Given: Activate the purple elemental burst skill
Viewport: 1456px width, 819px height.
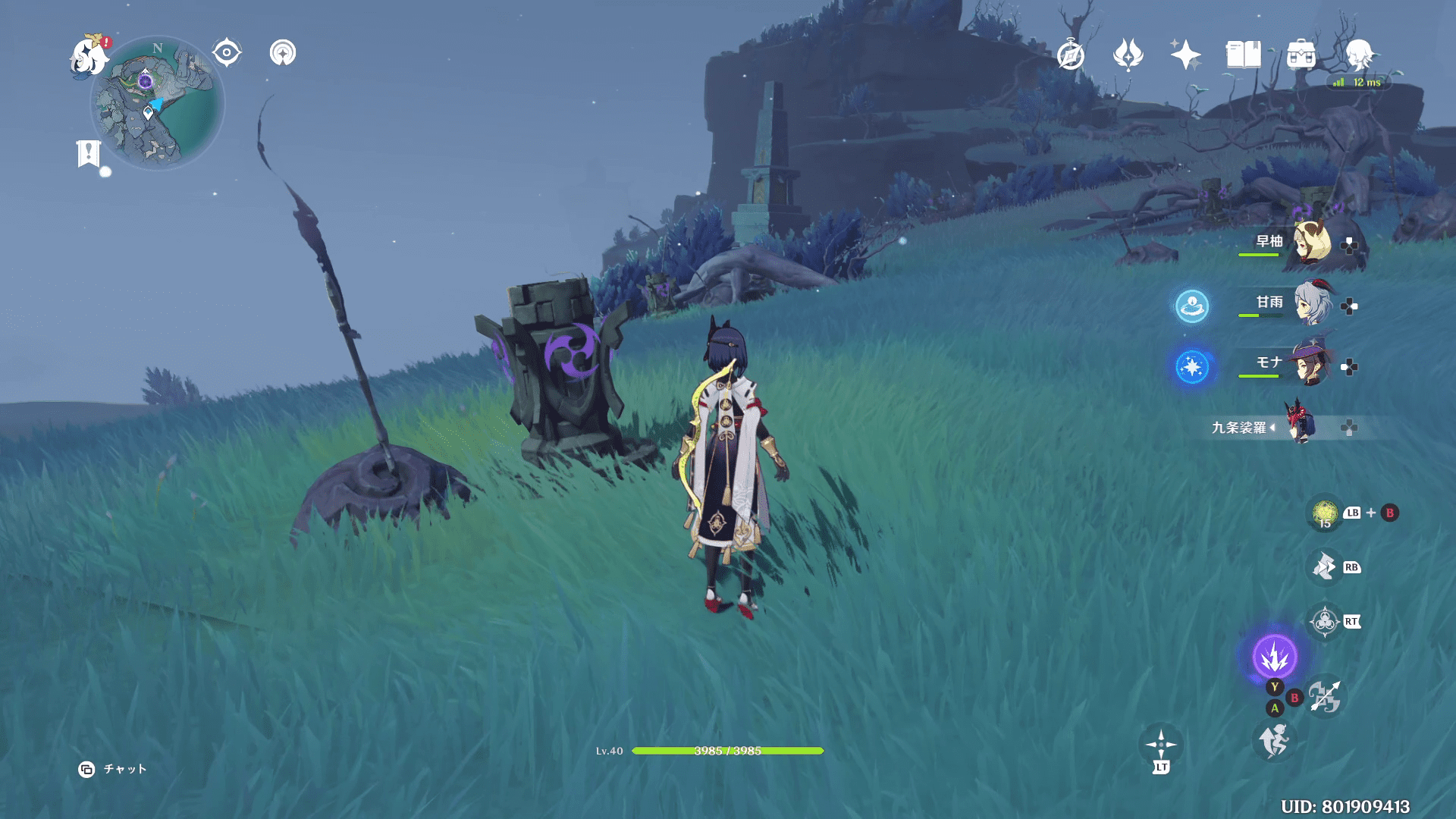Looking at the screenshot, I should (x=1275, y=657).
